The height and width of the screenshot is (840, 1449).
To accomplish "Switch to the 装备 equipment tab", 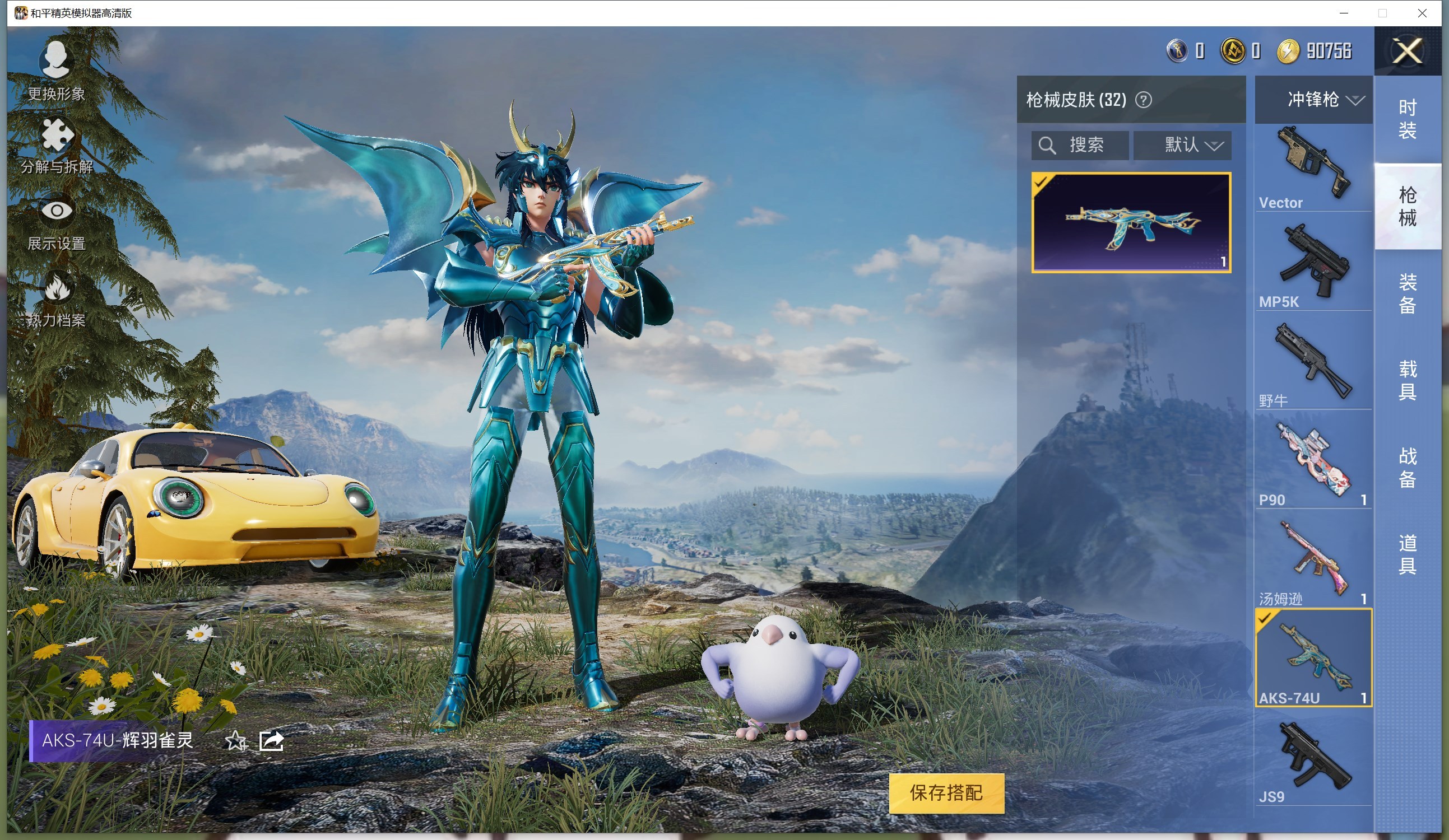I will tap(1407, 293).
